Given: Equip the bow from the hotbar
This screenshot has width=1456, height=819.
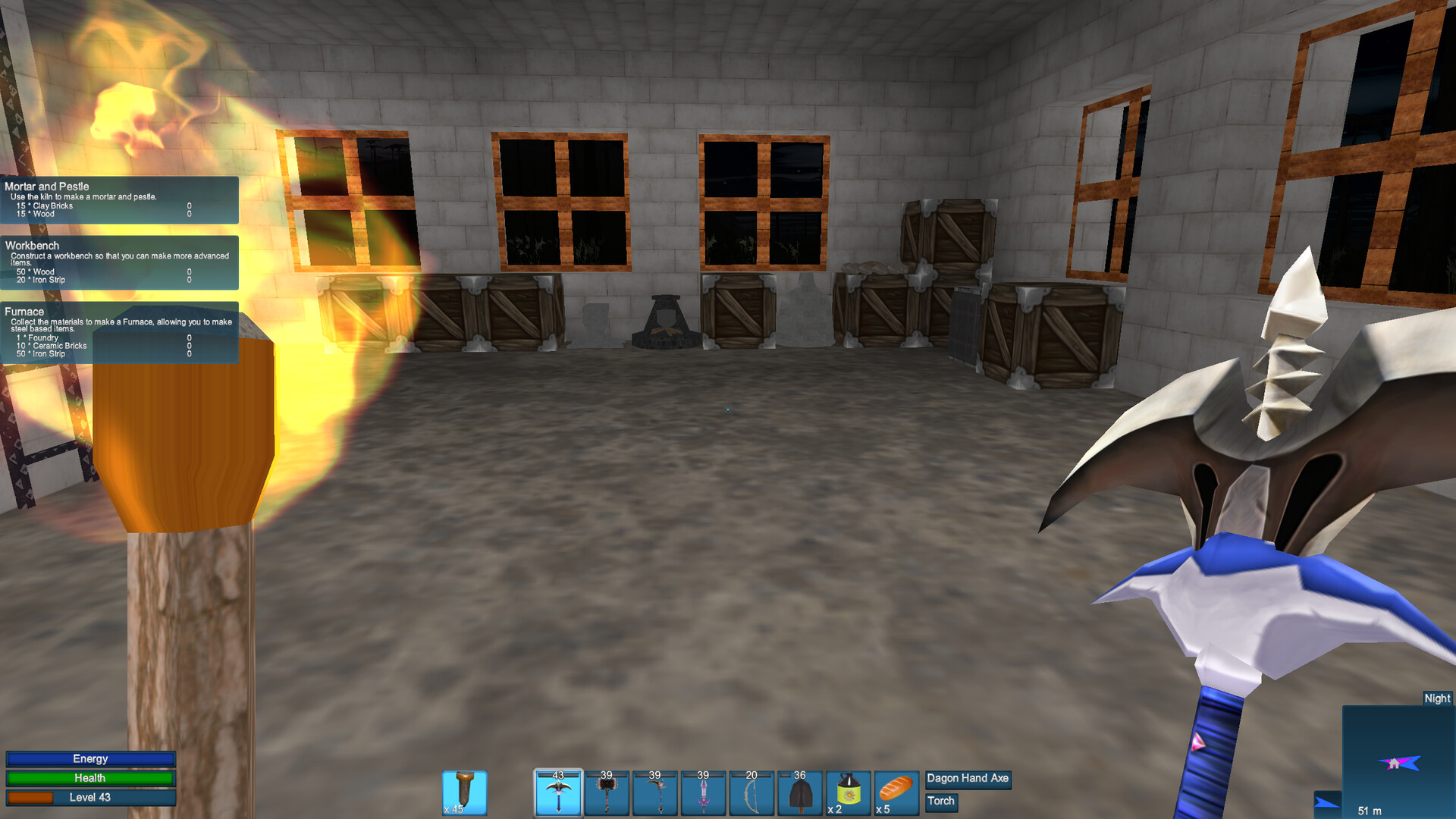Looking at the screenshot, I should [752, 791].
